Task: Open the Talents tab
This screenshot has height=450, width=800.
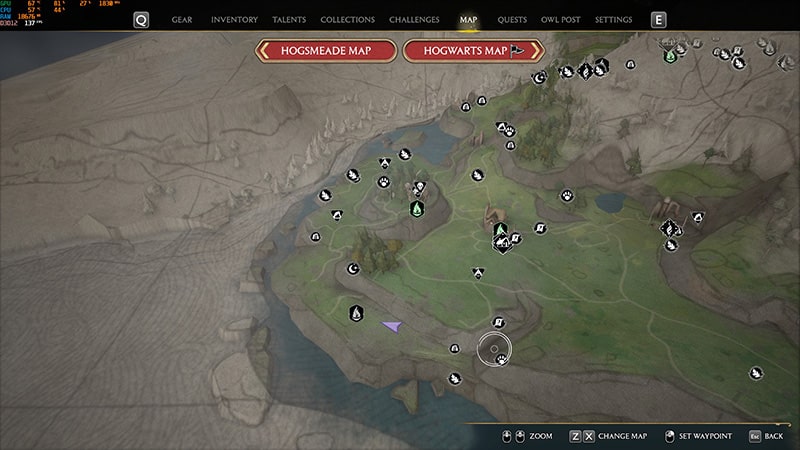Action: 289,19
